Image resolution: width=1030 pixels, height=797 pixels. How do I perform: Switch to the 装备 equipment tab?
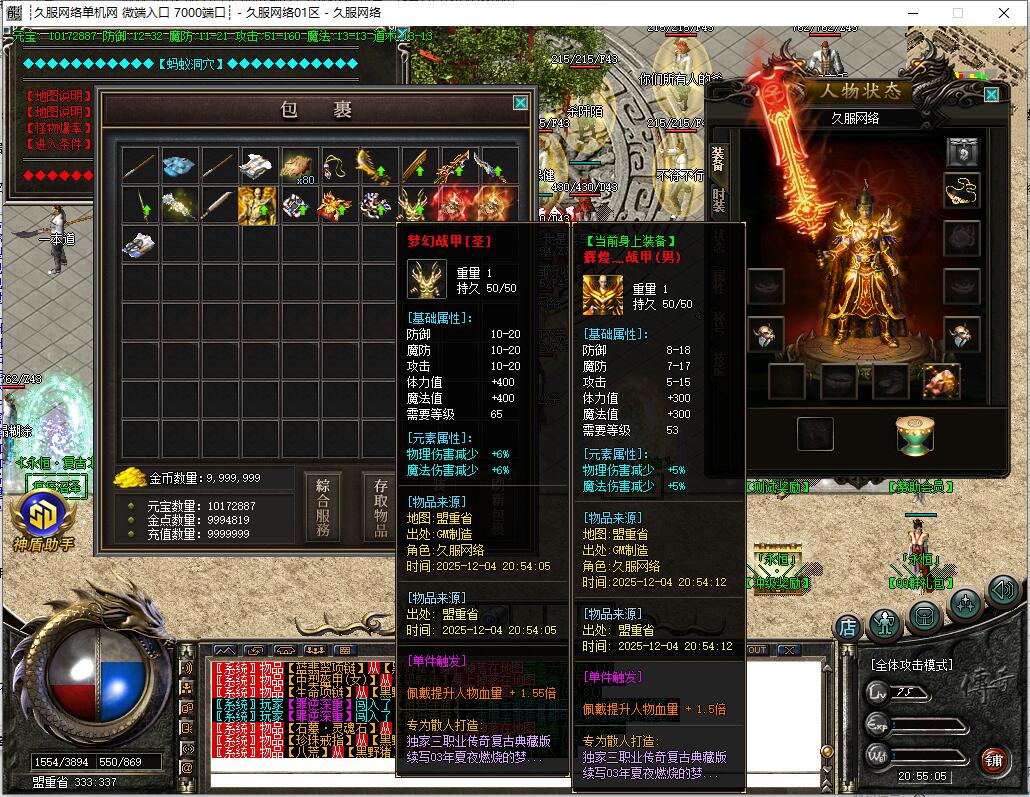(x=717, y=158)
